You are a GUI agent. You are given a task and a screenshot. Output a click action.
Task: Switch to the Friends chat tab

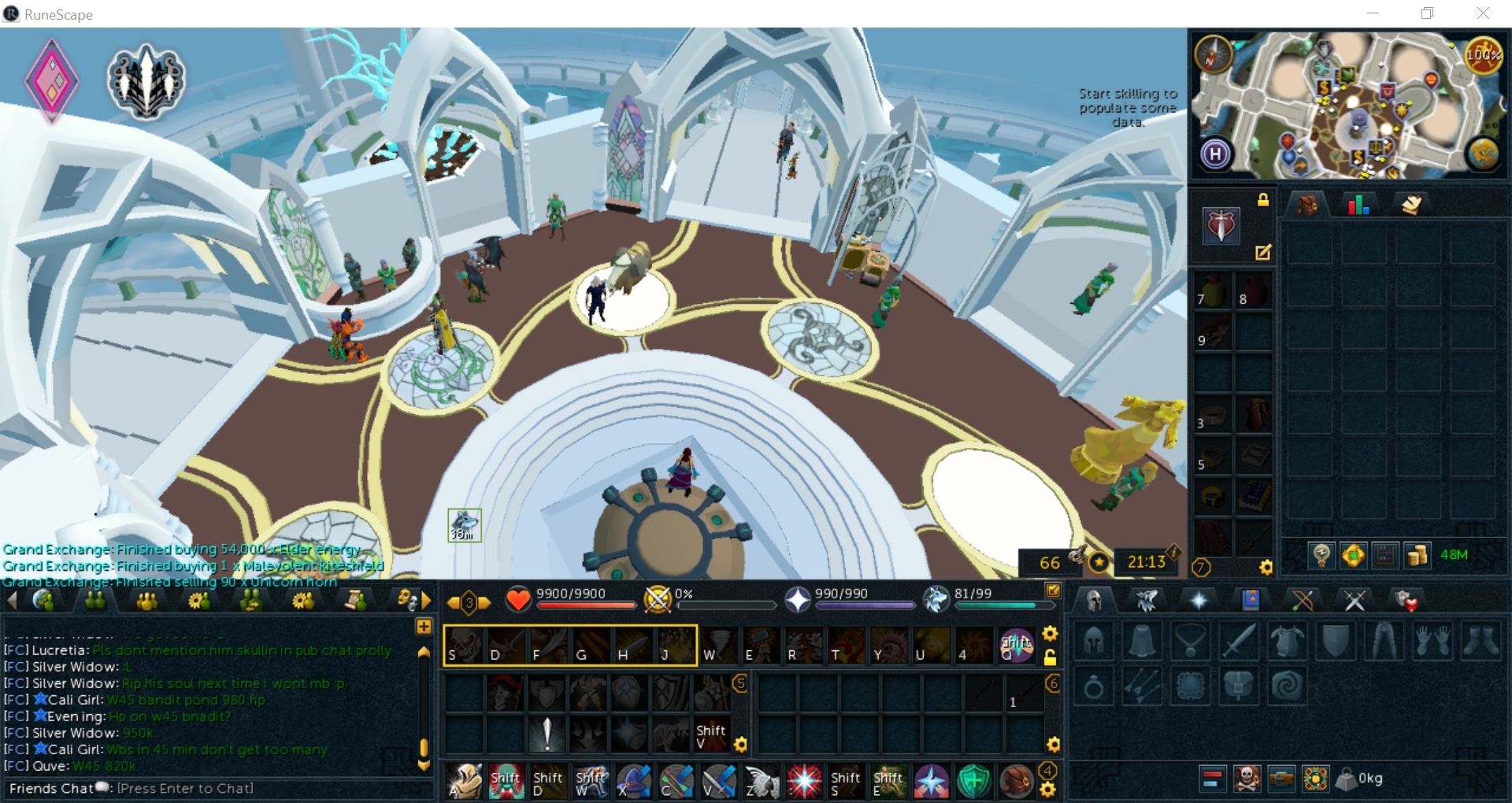coord(96,601)
